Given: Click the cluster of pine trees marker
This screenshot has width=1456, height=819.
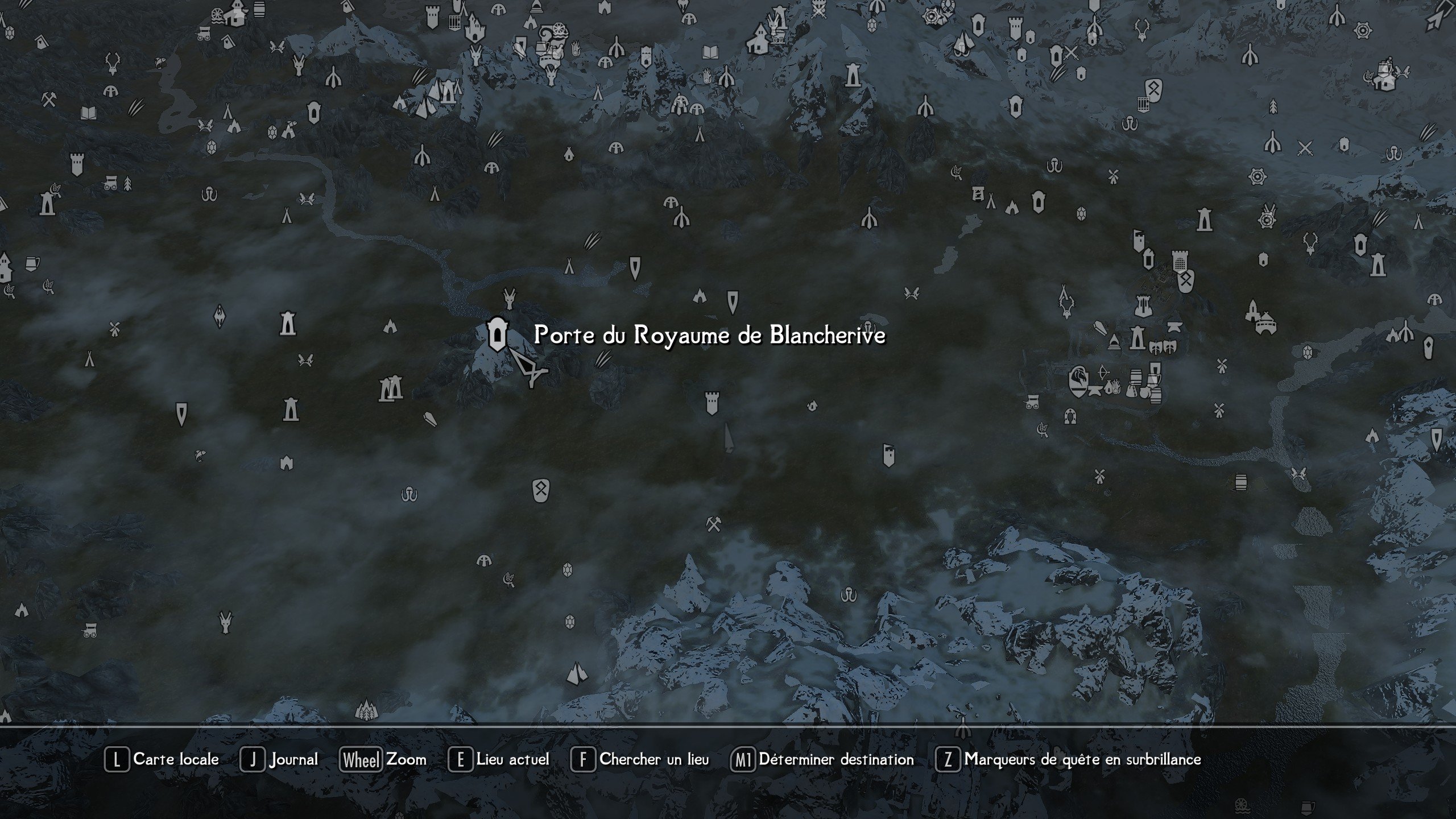Looking at the screenshot, I should click(366, 709).
